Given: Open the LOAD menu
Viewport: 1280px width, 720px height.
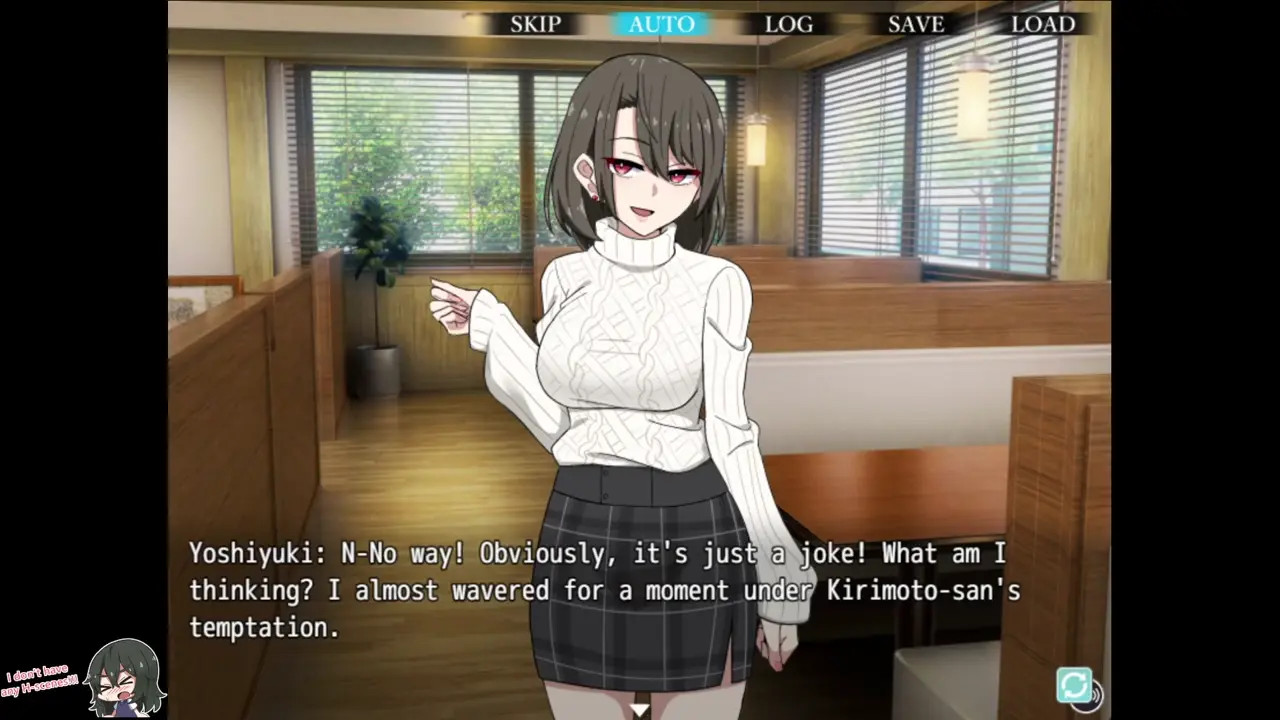Looking at the screenshot, I should (1042, 24).
